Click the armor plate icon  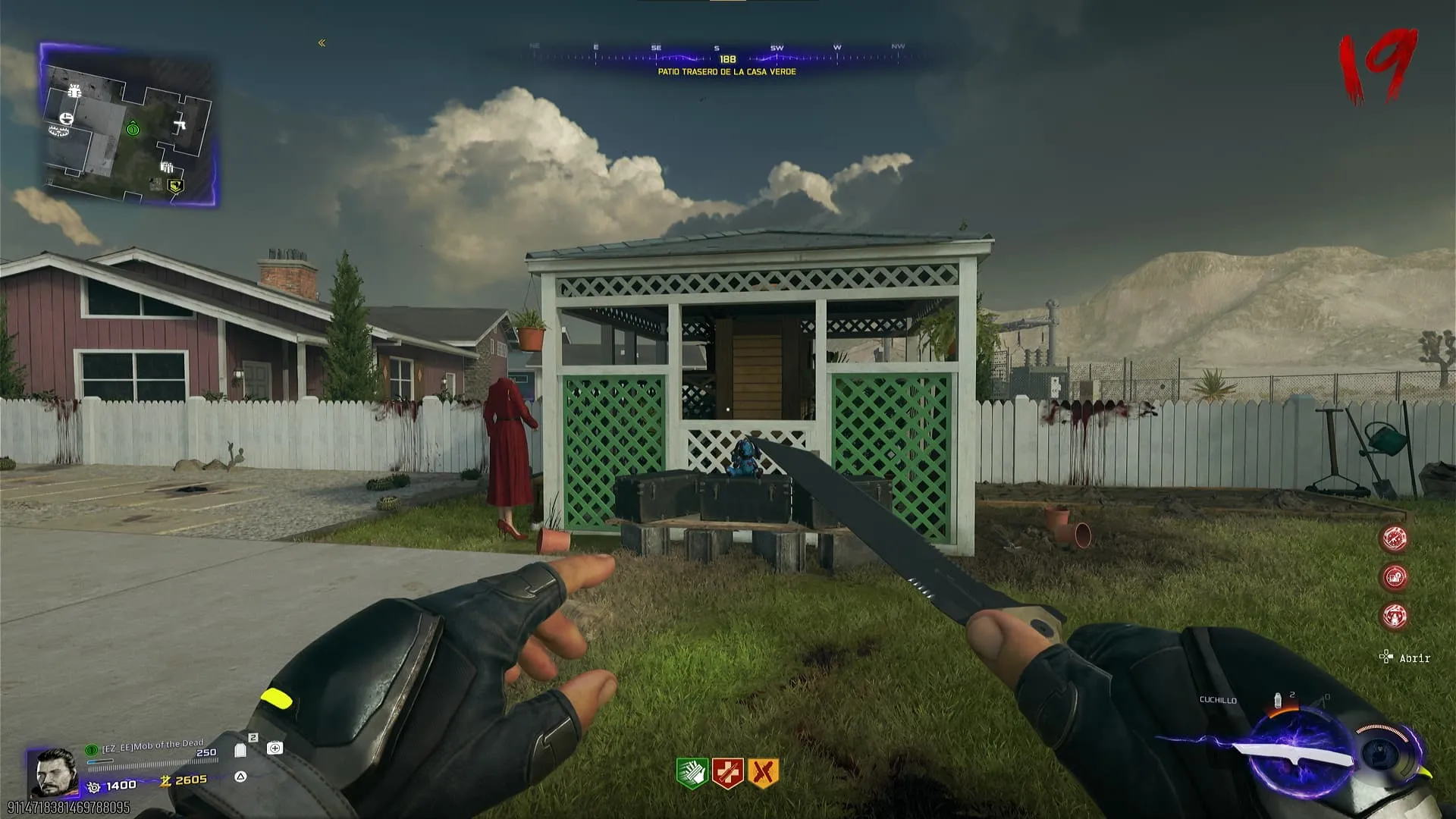240,750
